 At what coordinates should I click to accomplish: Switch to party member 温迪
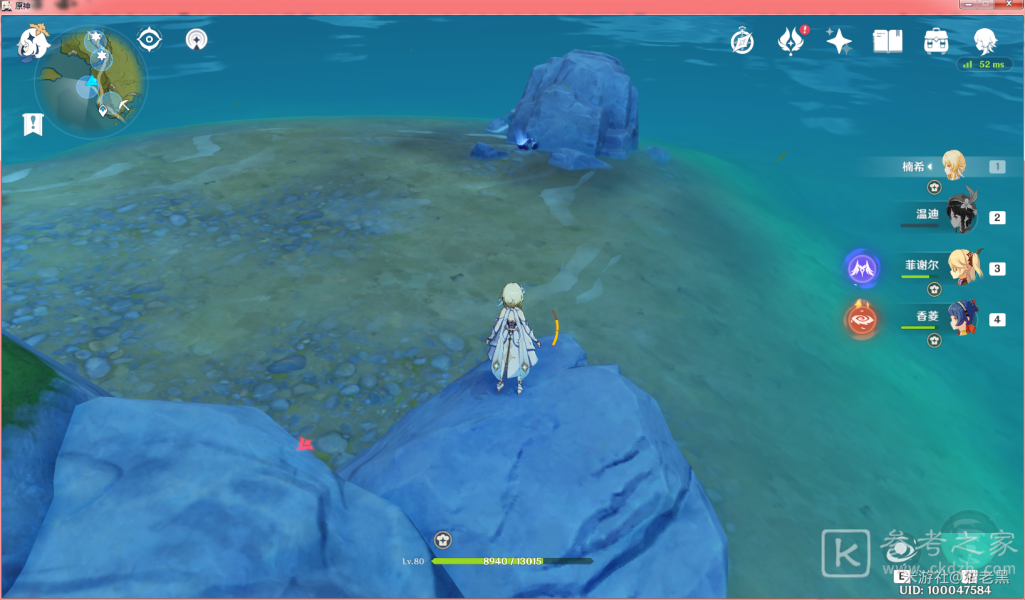click(x=960, y=216)
